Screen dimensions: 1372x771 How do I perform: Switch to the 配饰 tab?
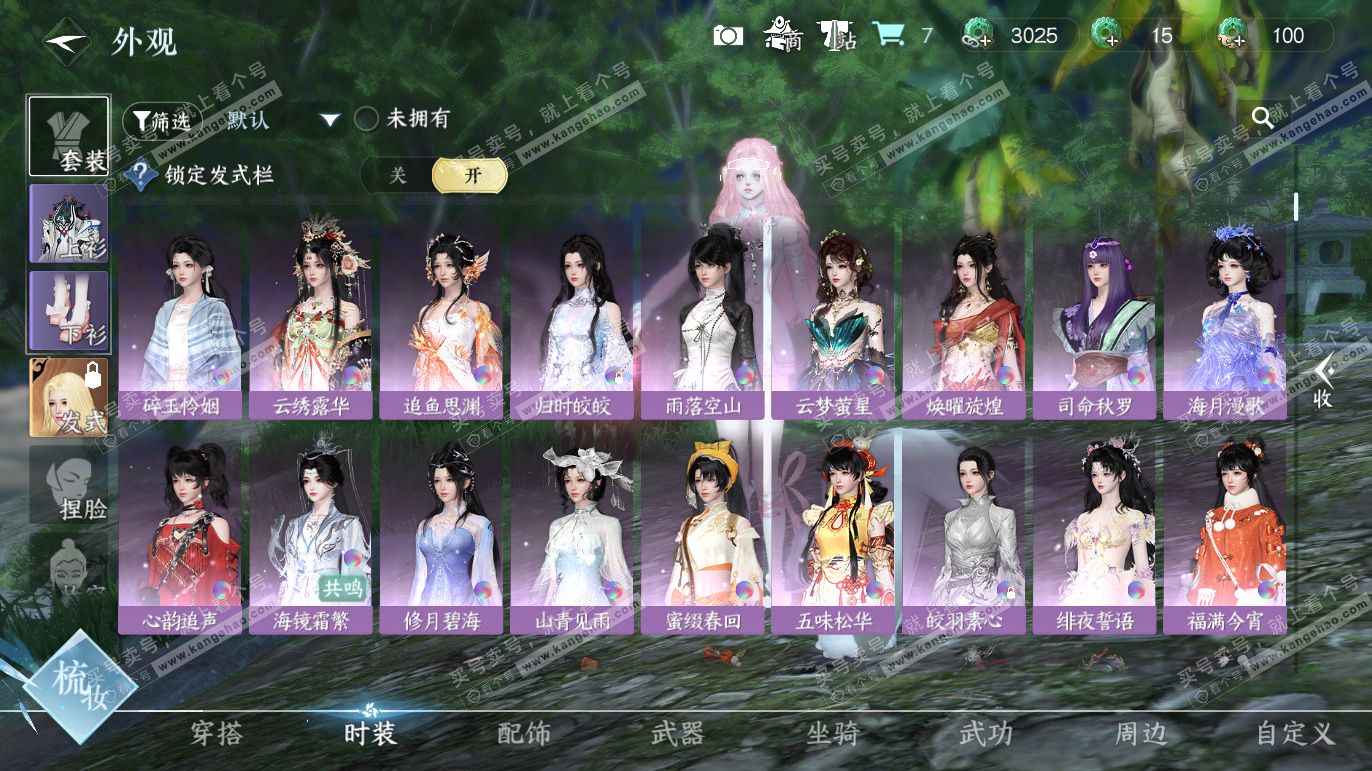(x=524, y=734)
